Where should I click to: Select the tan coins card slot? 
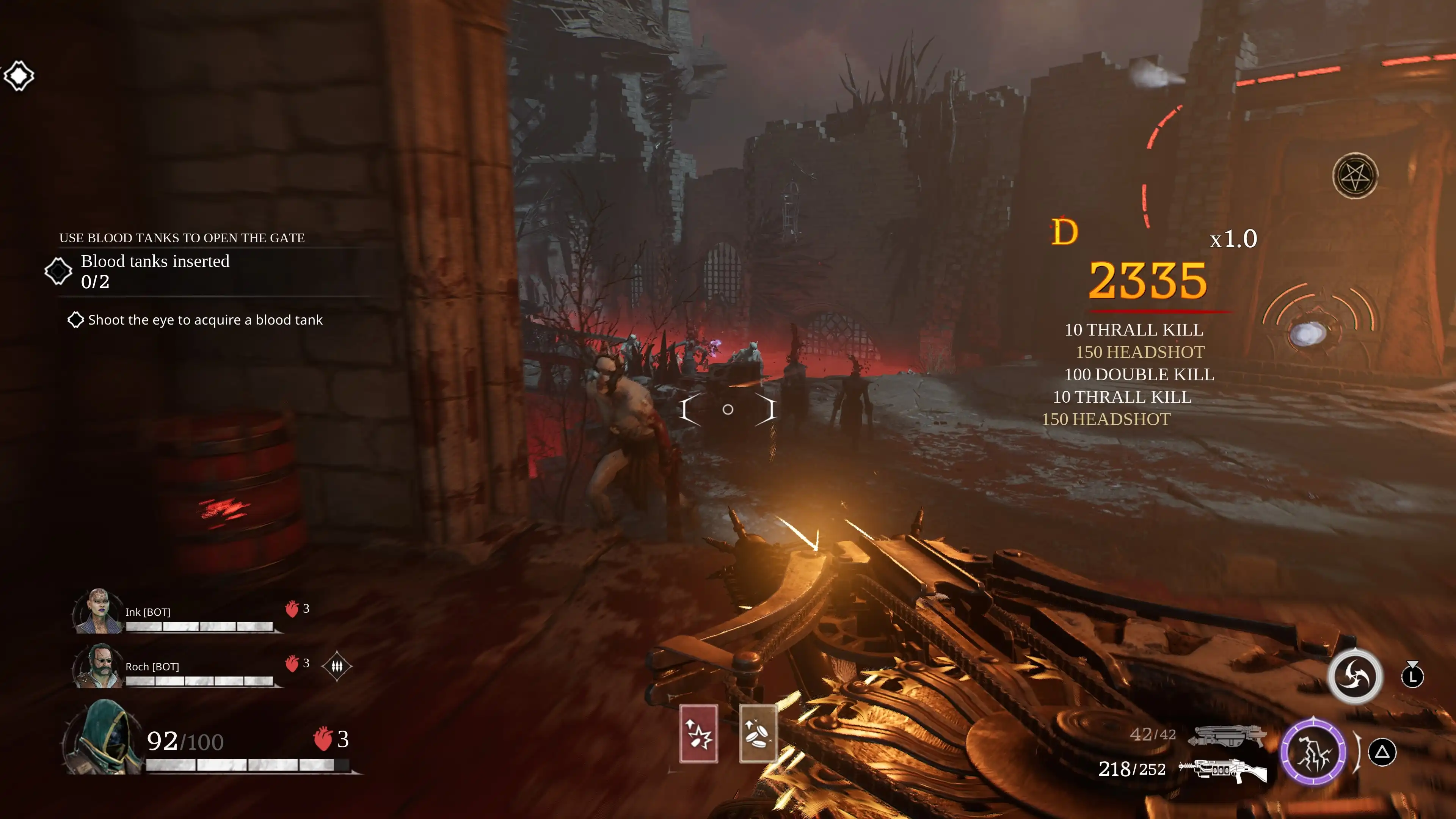point(758,733)
